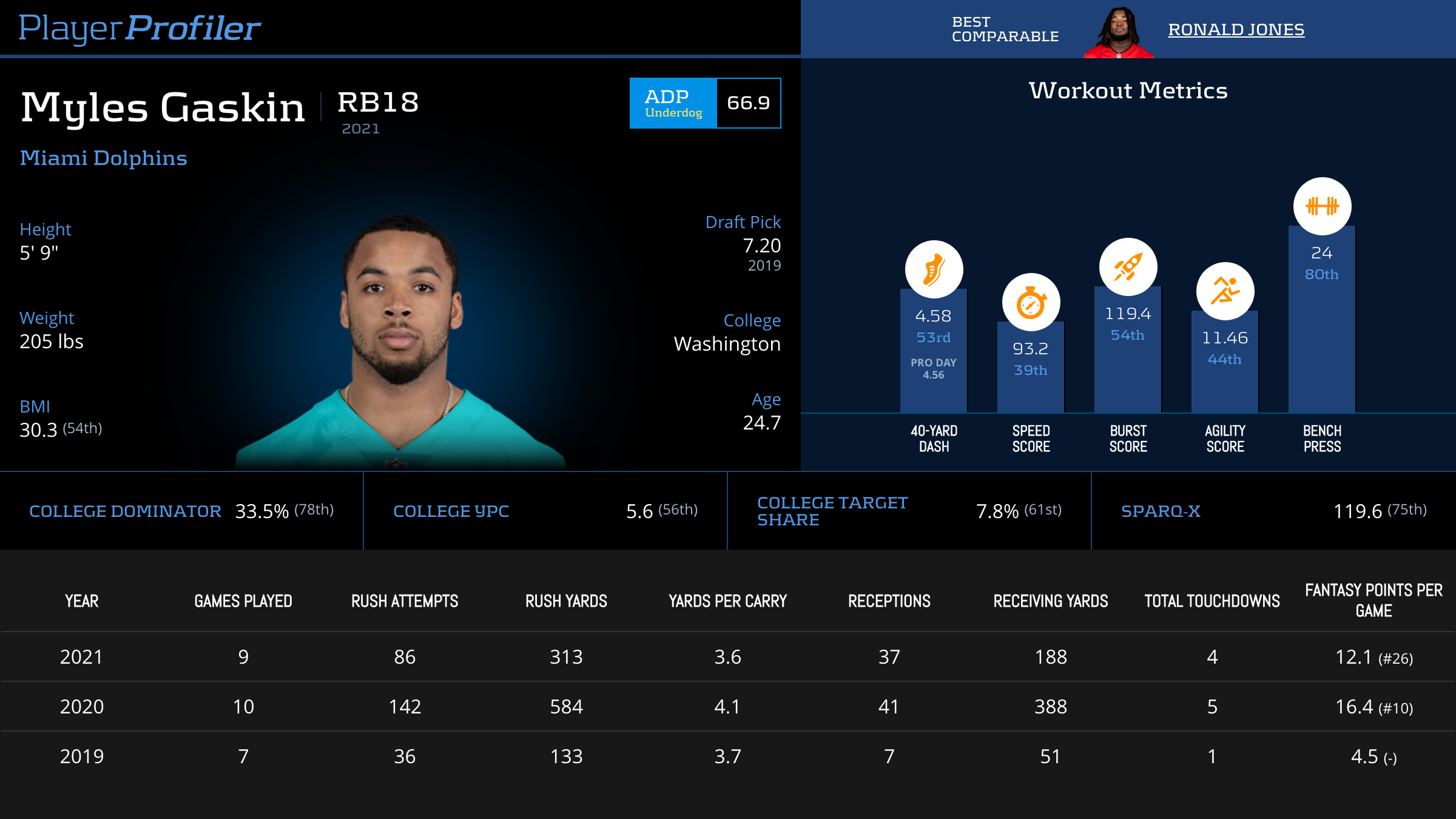Click the Agility Score runner icon

coord(1225,291)
